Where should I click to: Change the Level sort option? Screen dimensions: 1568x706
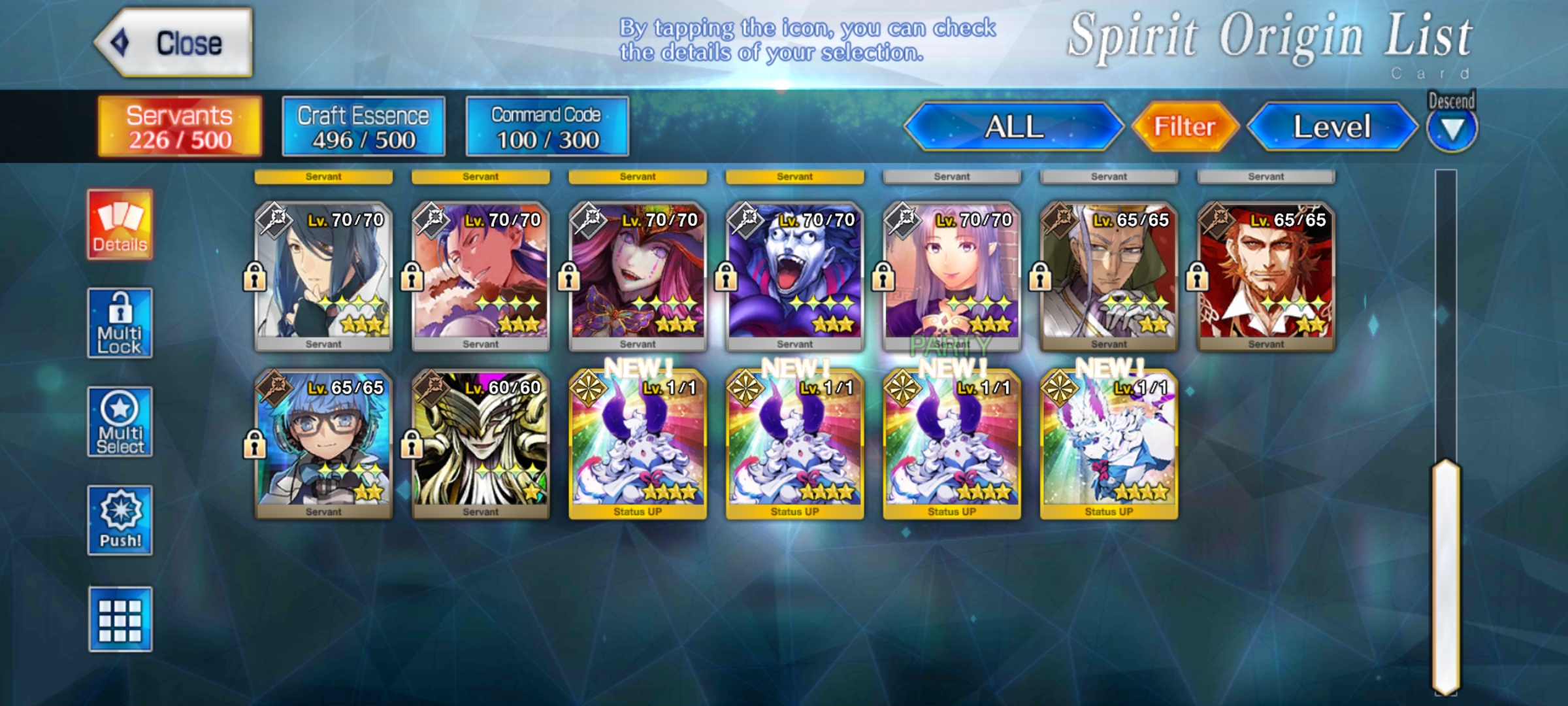click(1331, 127)
